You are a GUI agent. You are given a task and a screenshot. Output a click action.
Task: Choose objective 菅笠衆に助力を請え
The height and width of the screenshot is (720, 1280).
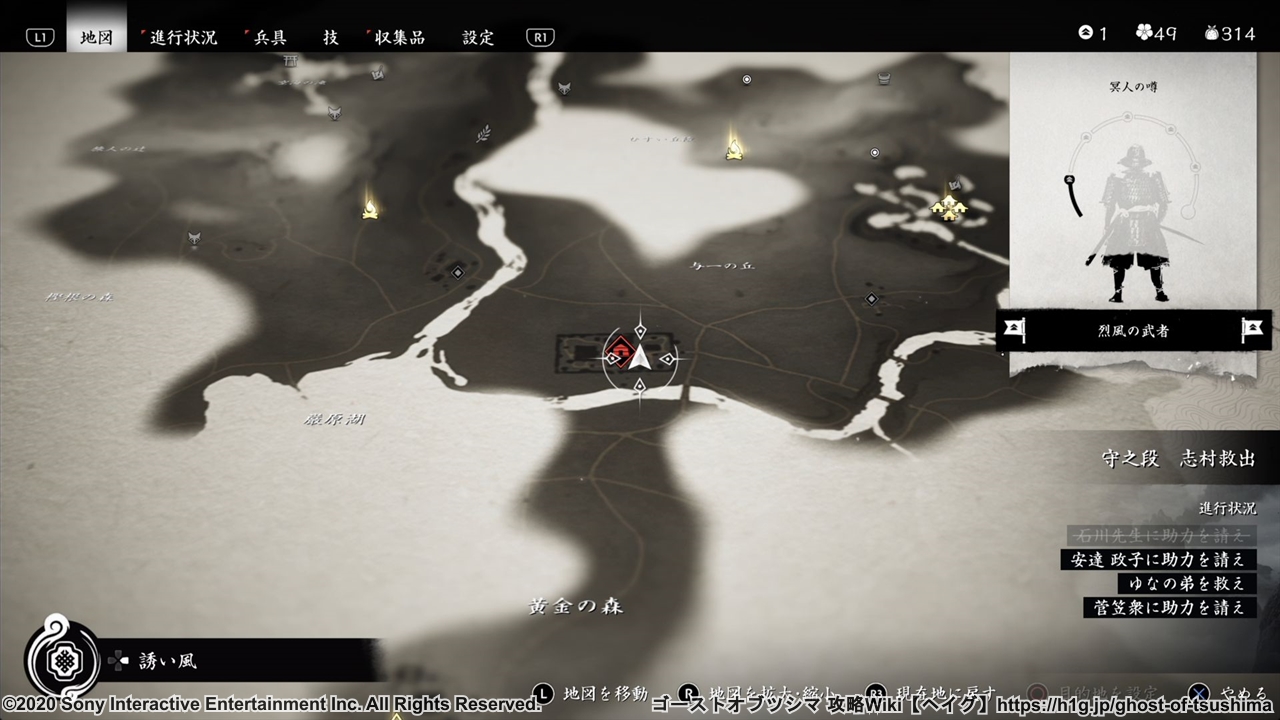click(1169, 607)
